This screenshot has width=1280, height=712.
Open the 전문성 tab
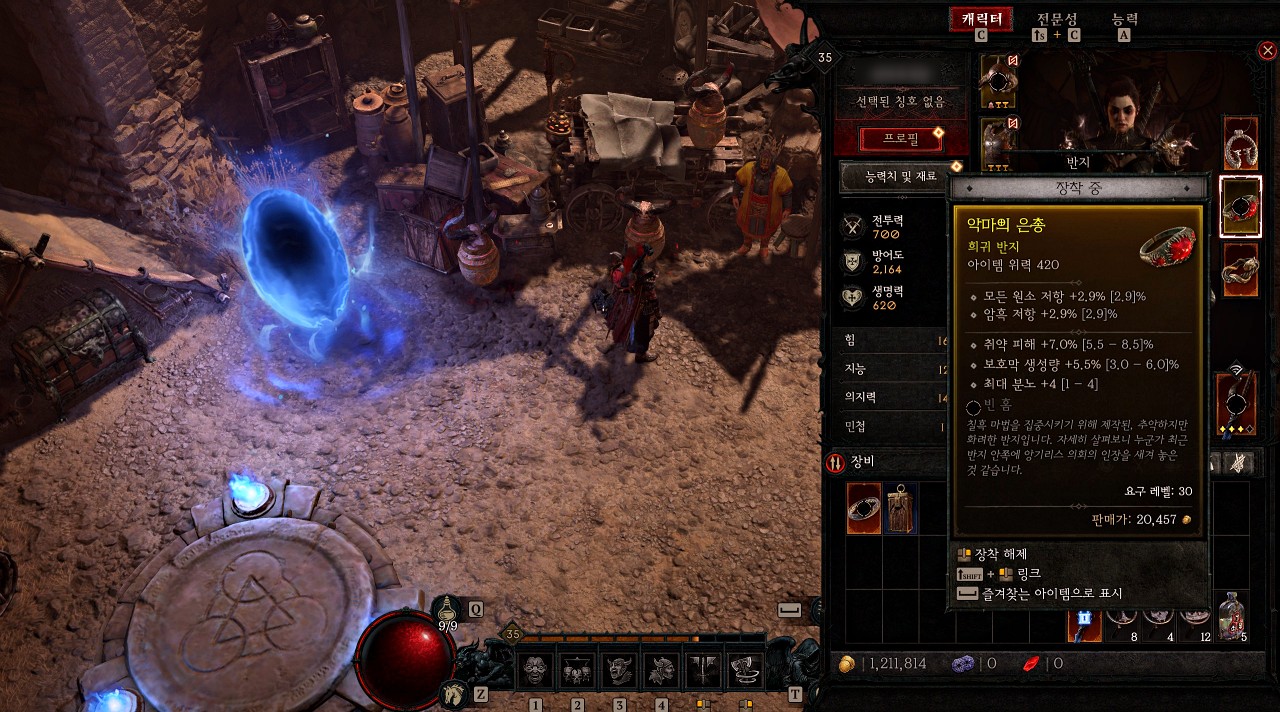point(1056,20)
